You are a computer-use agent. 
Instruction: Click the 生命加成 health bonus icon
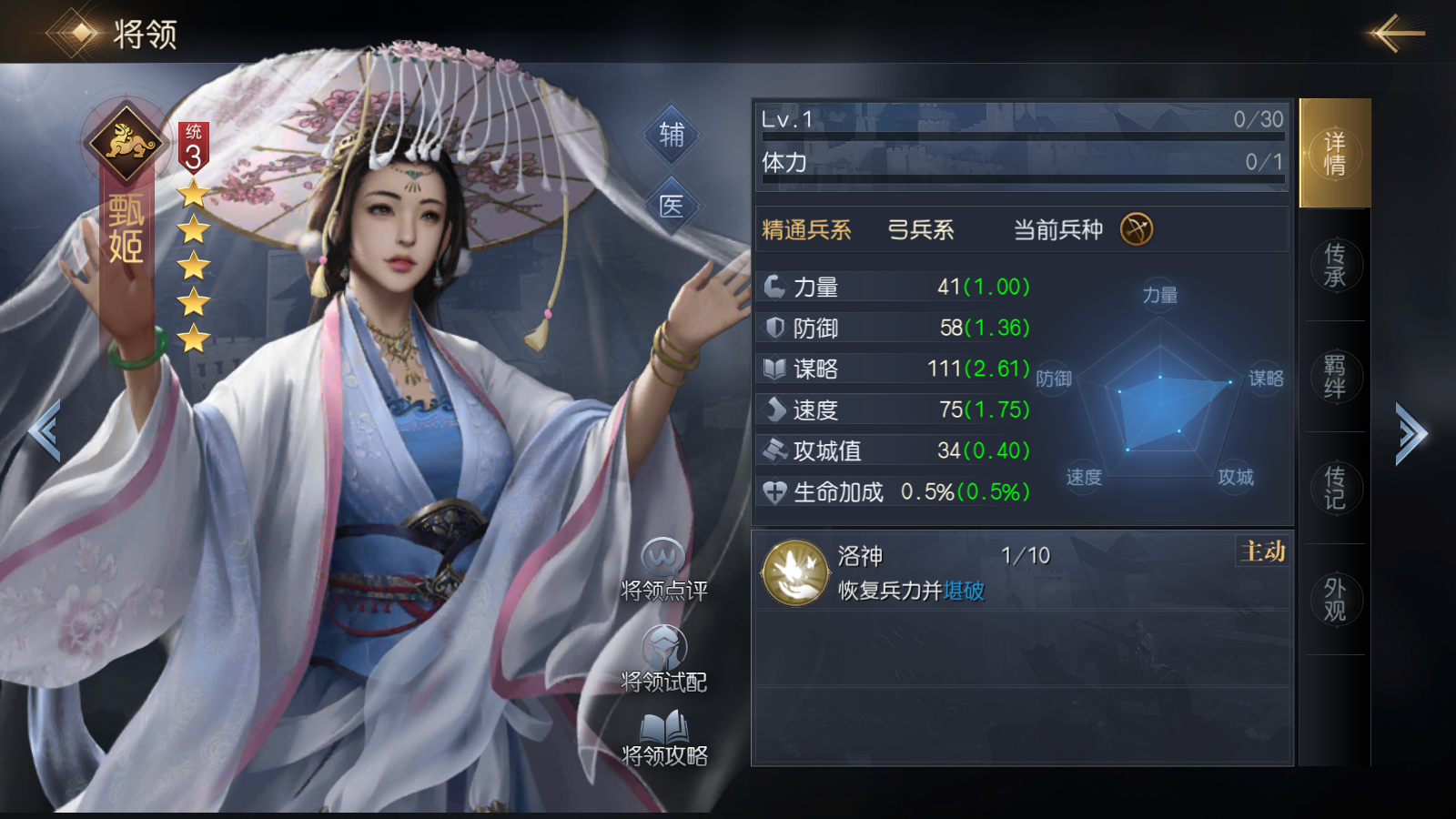point(773,491)
